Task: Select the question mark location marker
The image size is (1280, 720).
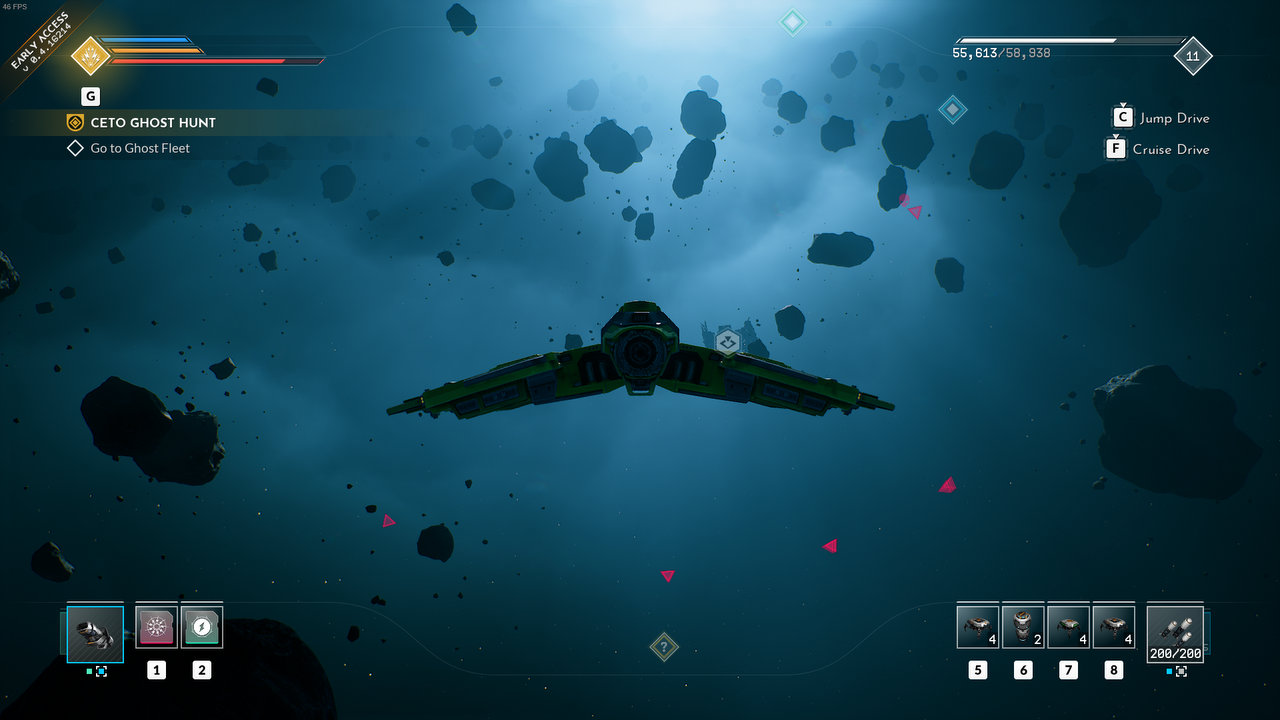Action: [x=664, y=647]
